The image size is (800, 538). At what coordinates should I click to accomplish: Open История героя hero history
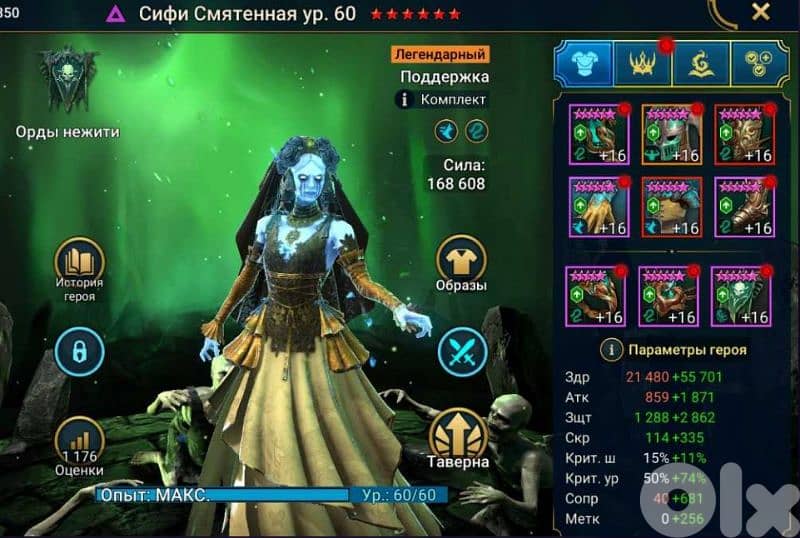pos(79,268)
